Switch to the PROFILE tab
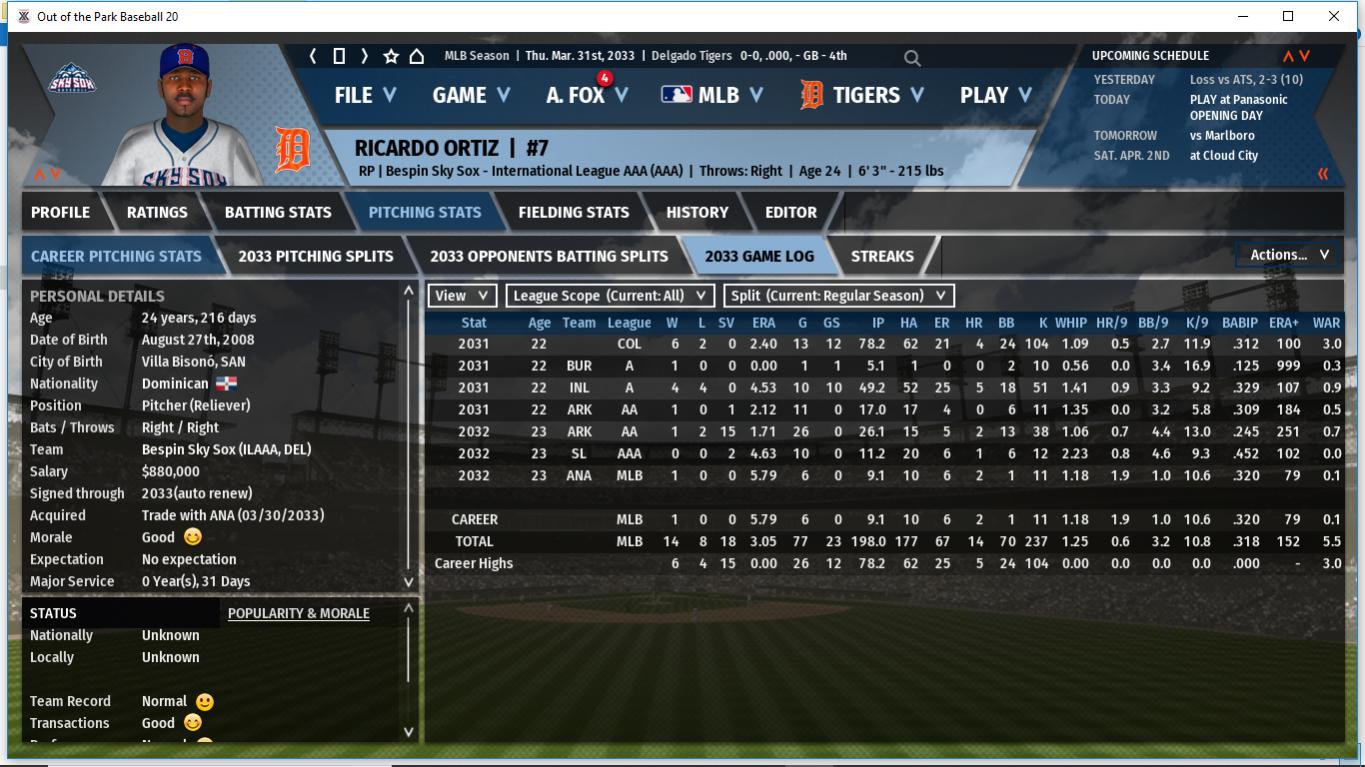 point(60,212)
